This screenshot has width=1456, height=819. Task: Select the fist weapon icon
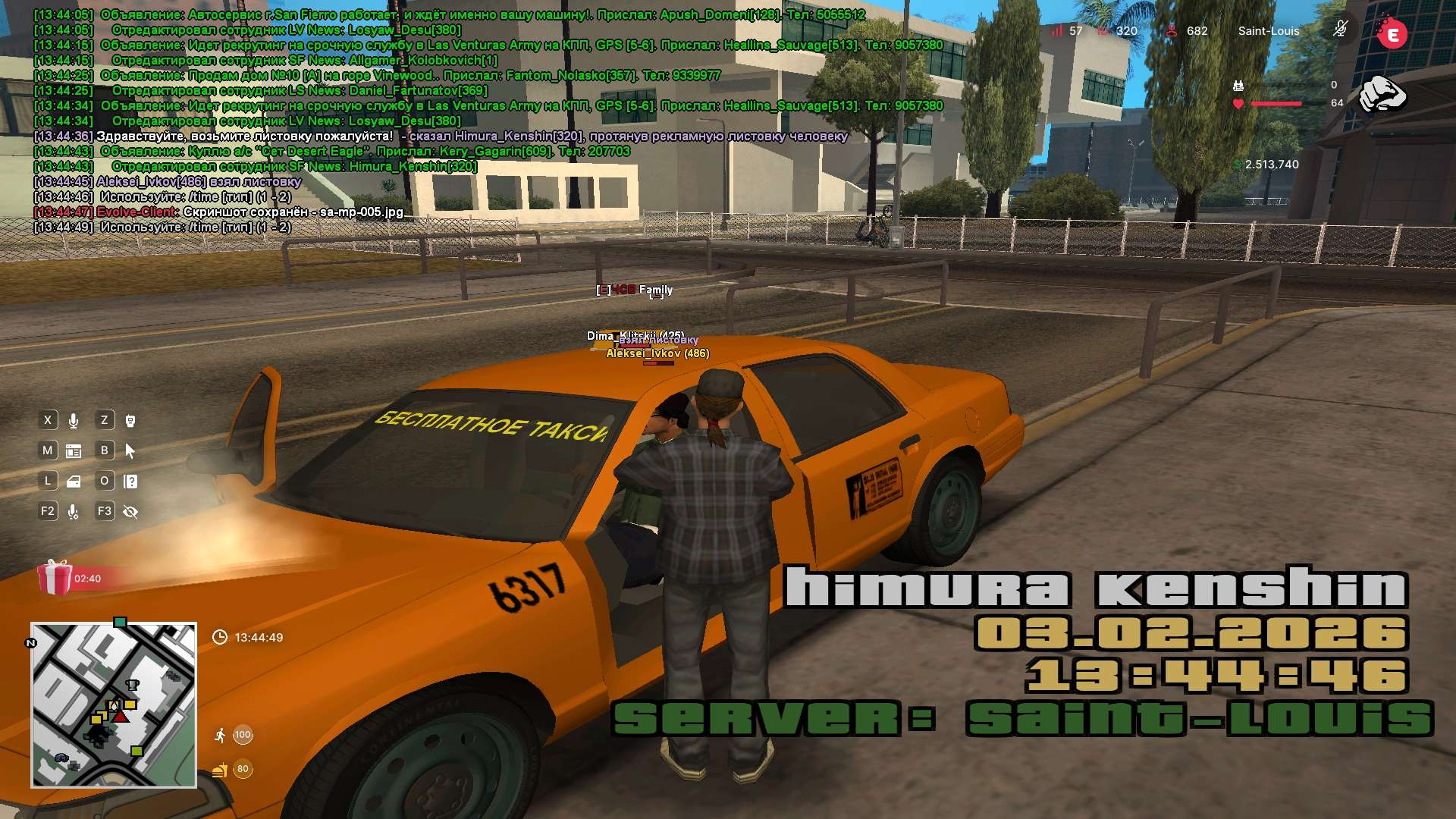pyautogui.click(x=1382, y=94)
